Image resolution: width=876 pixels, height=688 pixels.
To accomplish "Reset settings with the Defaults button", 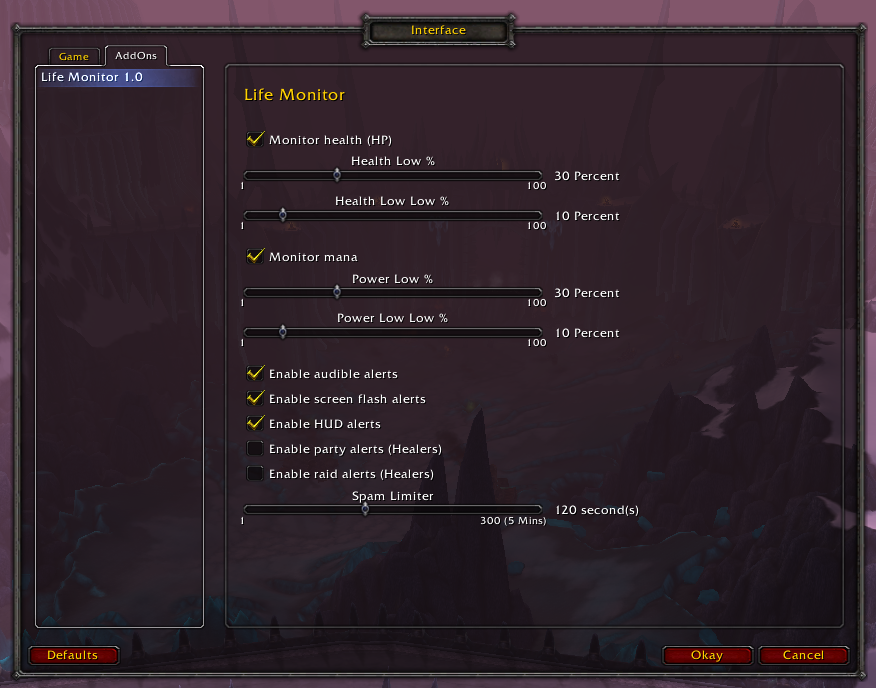I will pos(73,656).
